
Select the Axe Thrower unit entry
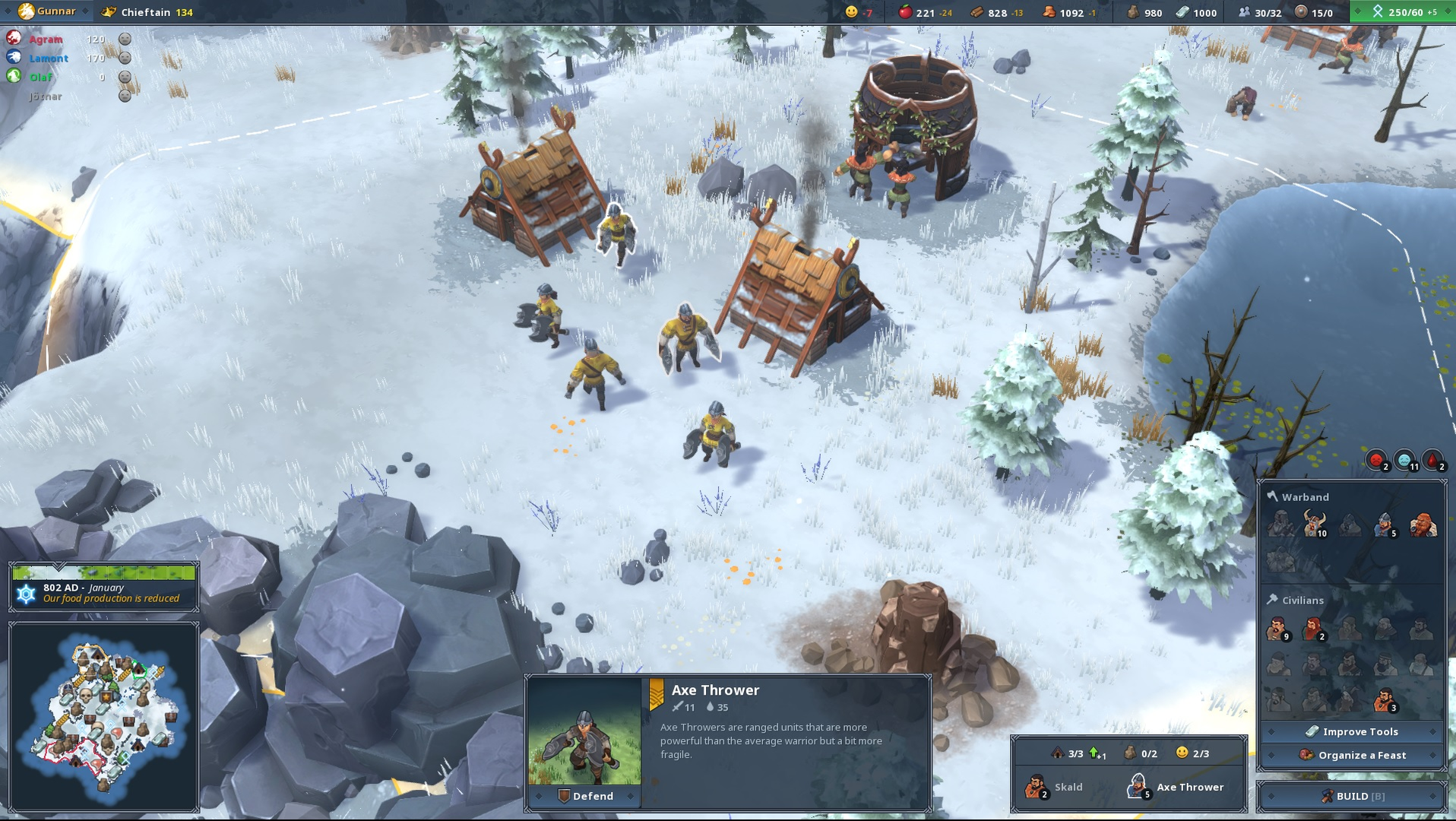(1176, 787)
